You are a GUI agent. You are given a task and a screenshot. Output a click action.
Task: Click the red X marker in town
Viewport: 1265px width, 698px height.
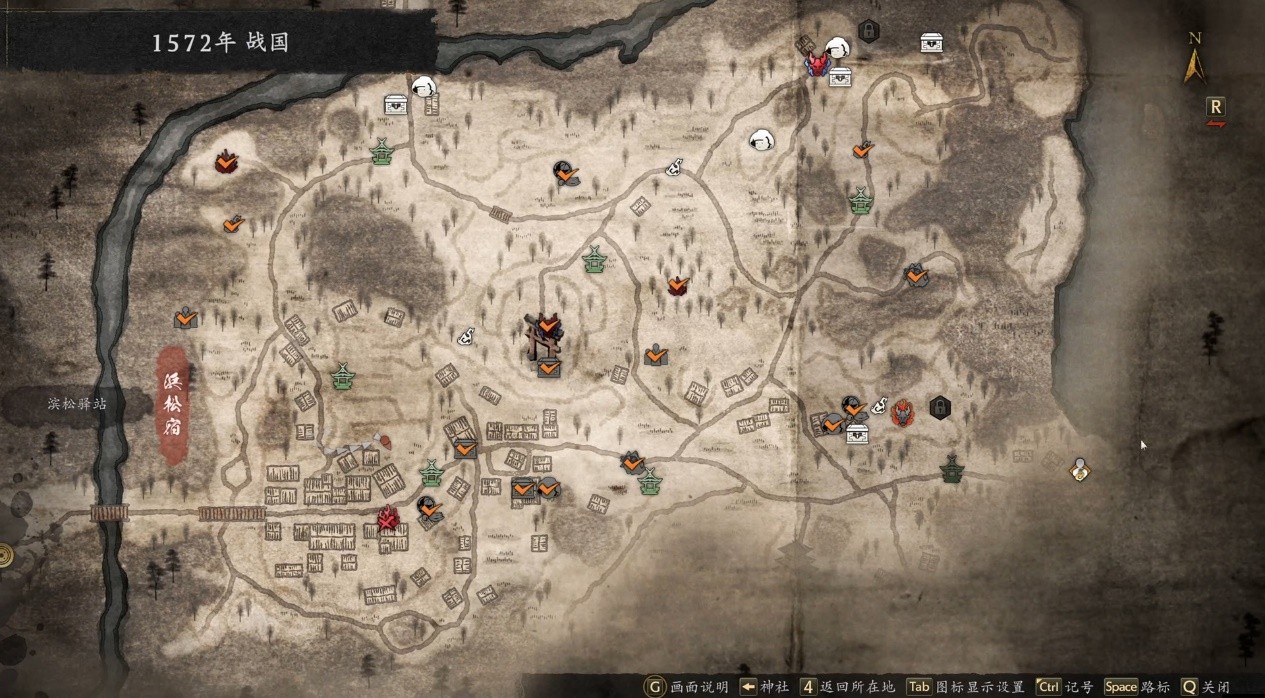pyautogui.click(x=388, y=518)
